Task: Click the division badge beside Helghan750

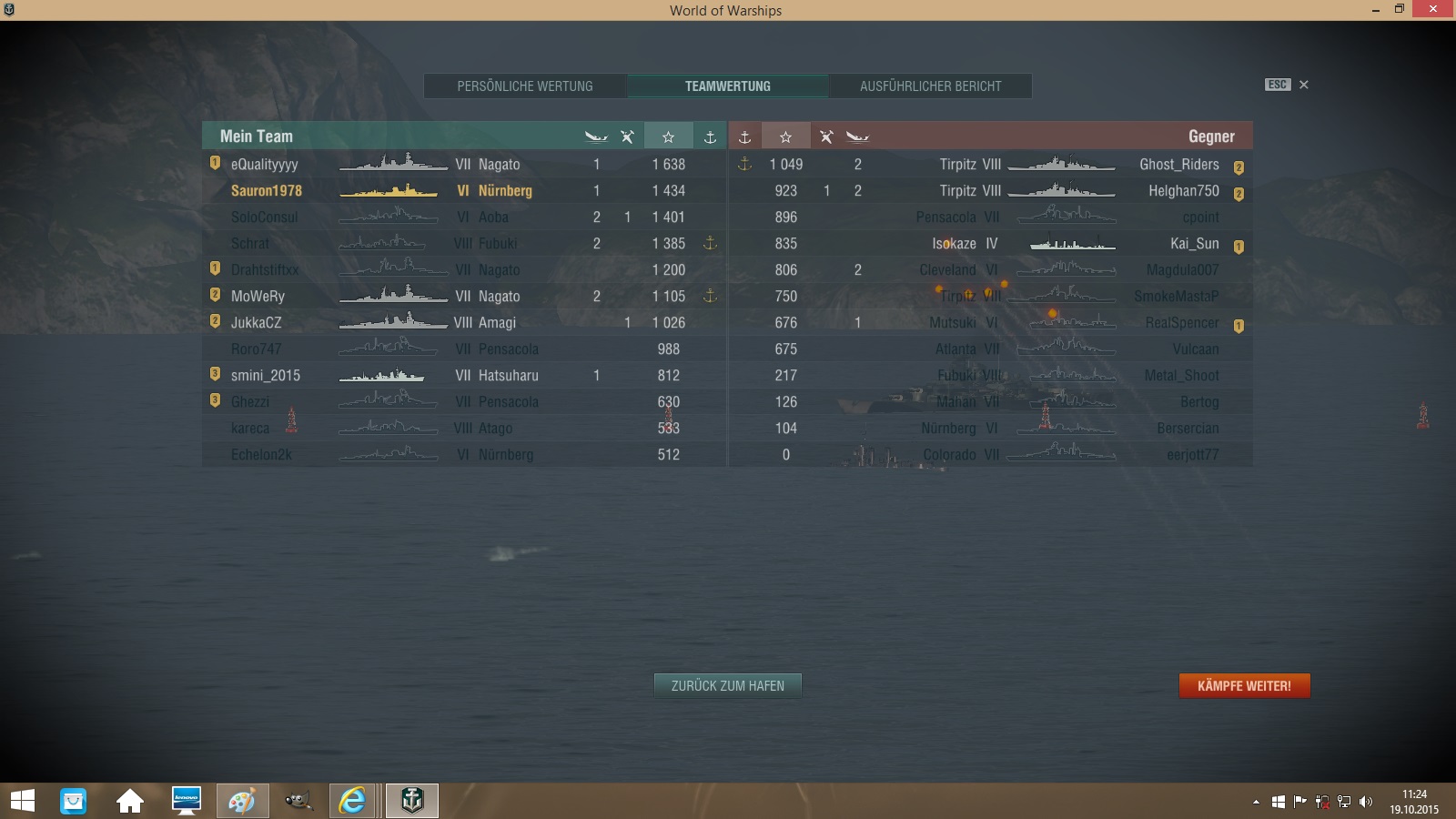Action: (1238, 191)
